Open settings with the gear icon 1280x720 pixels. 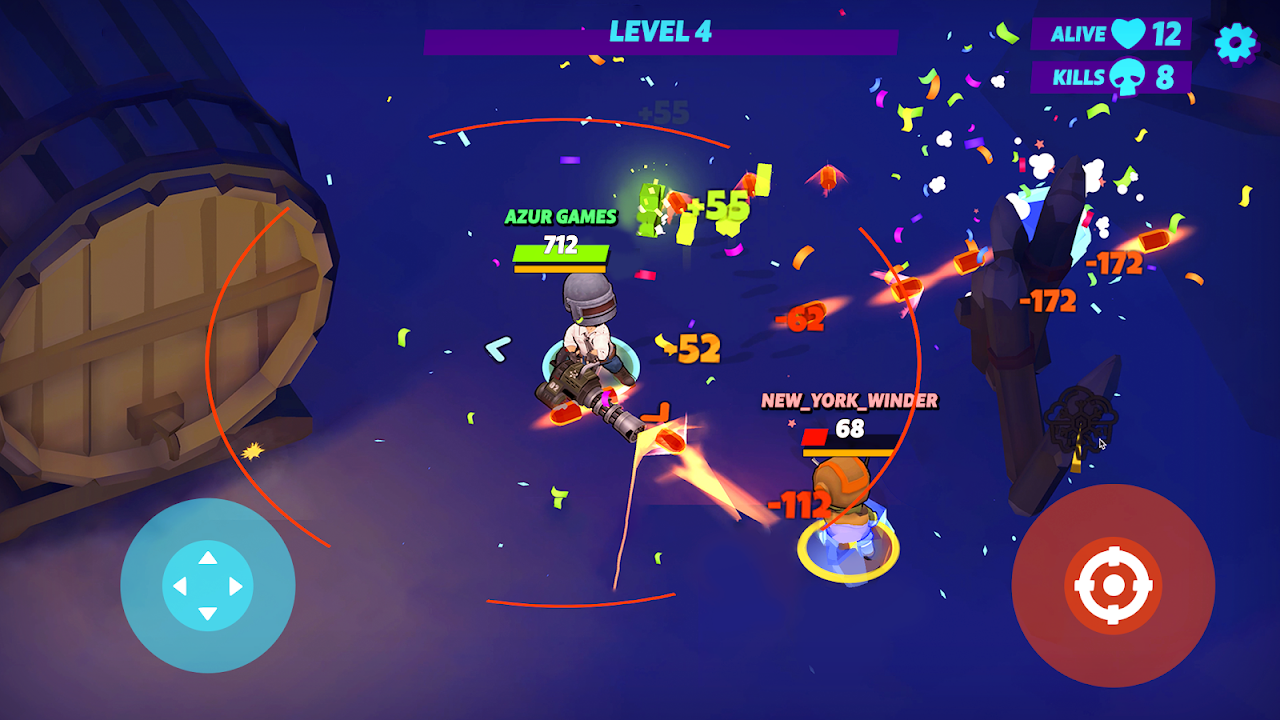(1235, 43)
